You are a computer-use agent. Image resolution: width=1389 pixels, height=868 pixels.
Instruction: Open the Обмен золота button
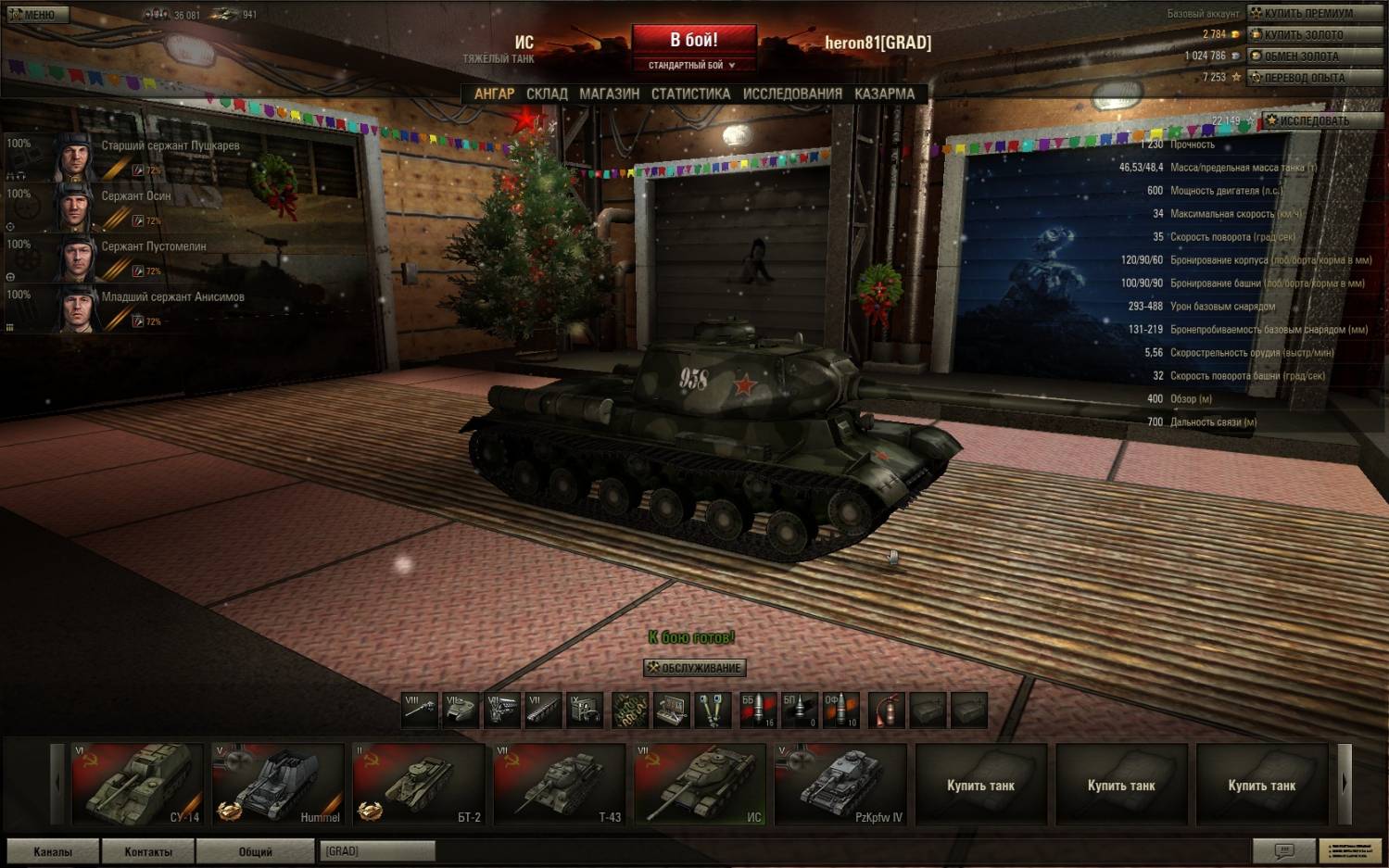click(1314, 57)
